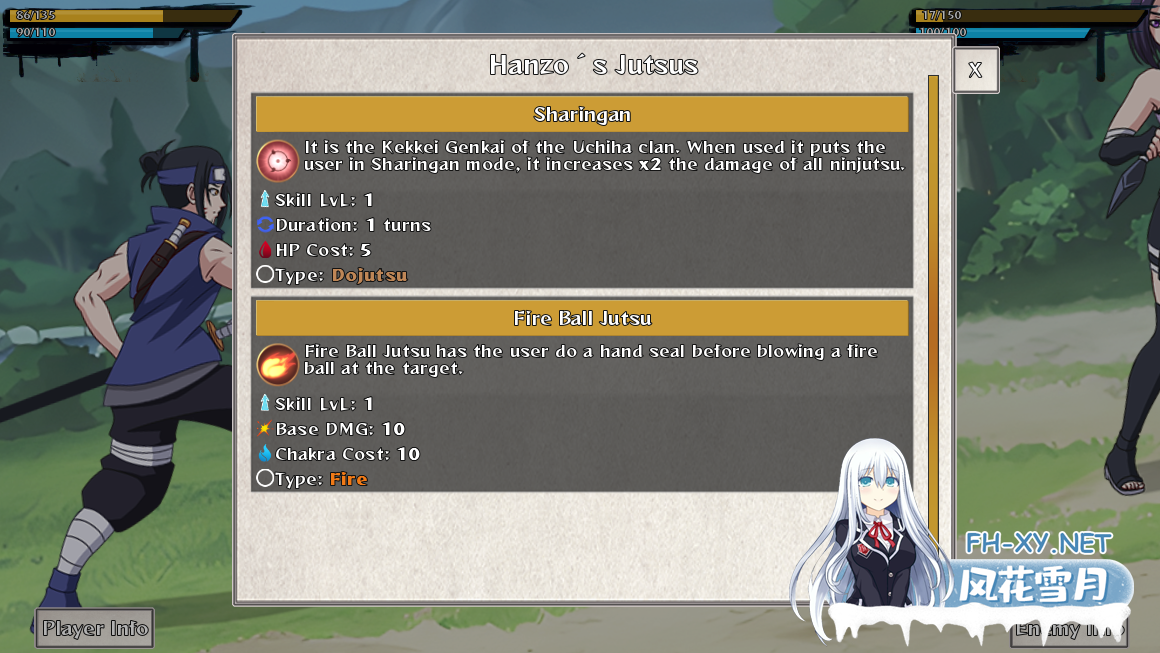The width and height of the screenshot is (1160, 653).
Task: Choose the Fire Ball Jutsu entry
Action: [x=582, y=318]
